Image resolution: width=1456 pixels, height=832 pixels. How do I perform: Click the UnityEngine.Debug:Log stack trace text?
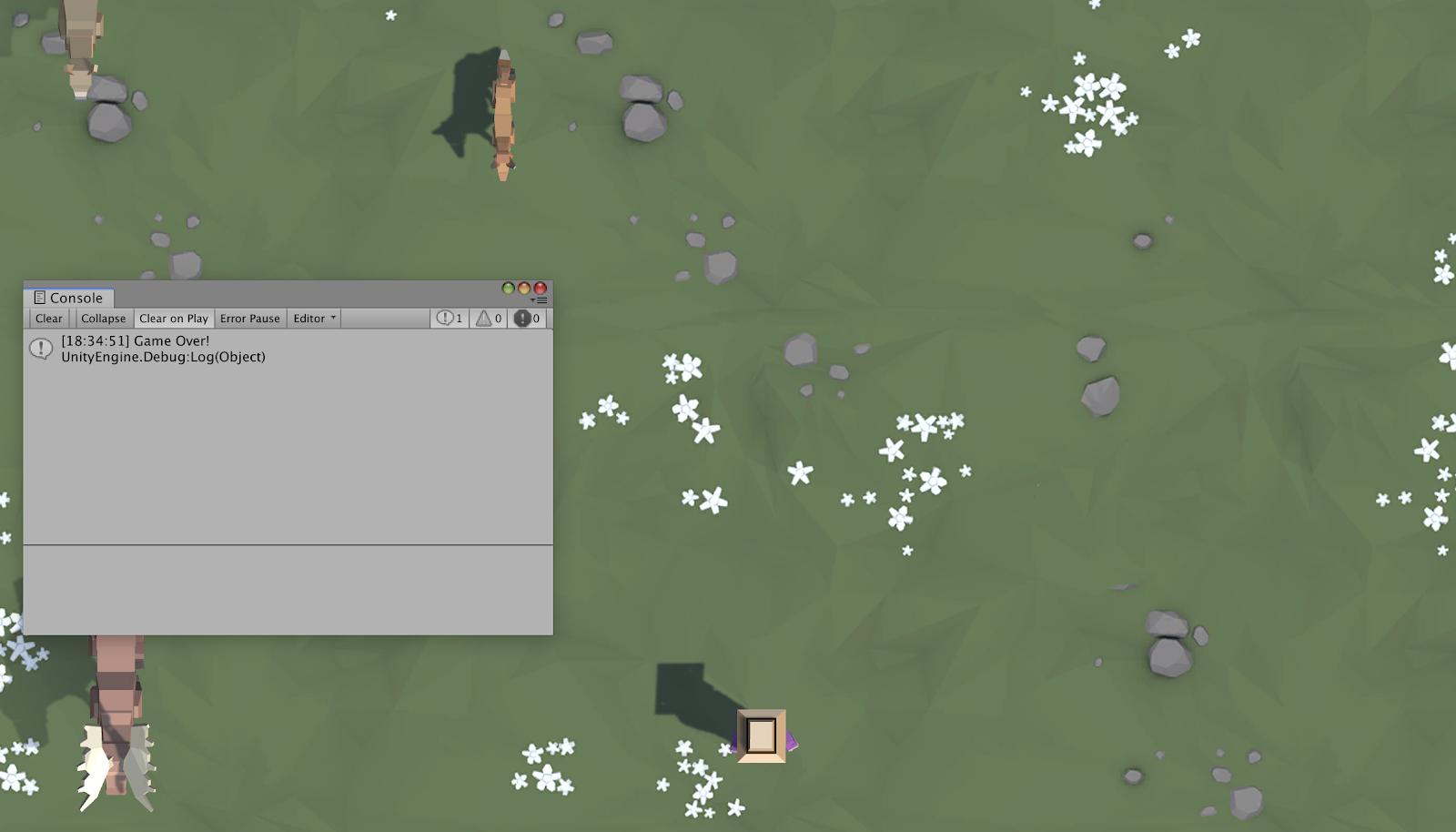[161, 357]
